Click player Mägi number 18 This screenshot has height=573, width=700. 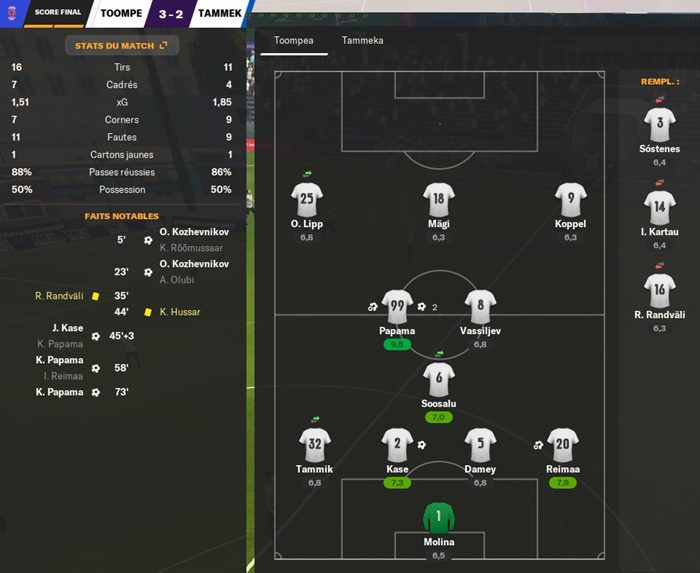pos(438,201)
